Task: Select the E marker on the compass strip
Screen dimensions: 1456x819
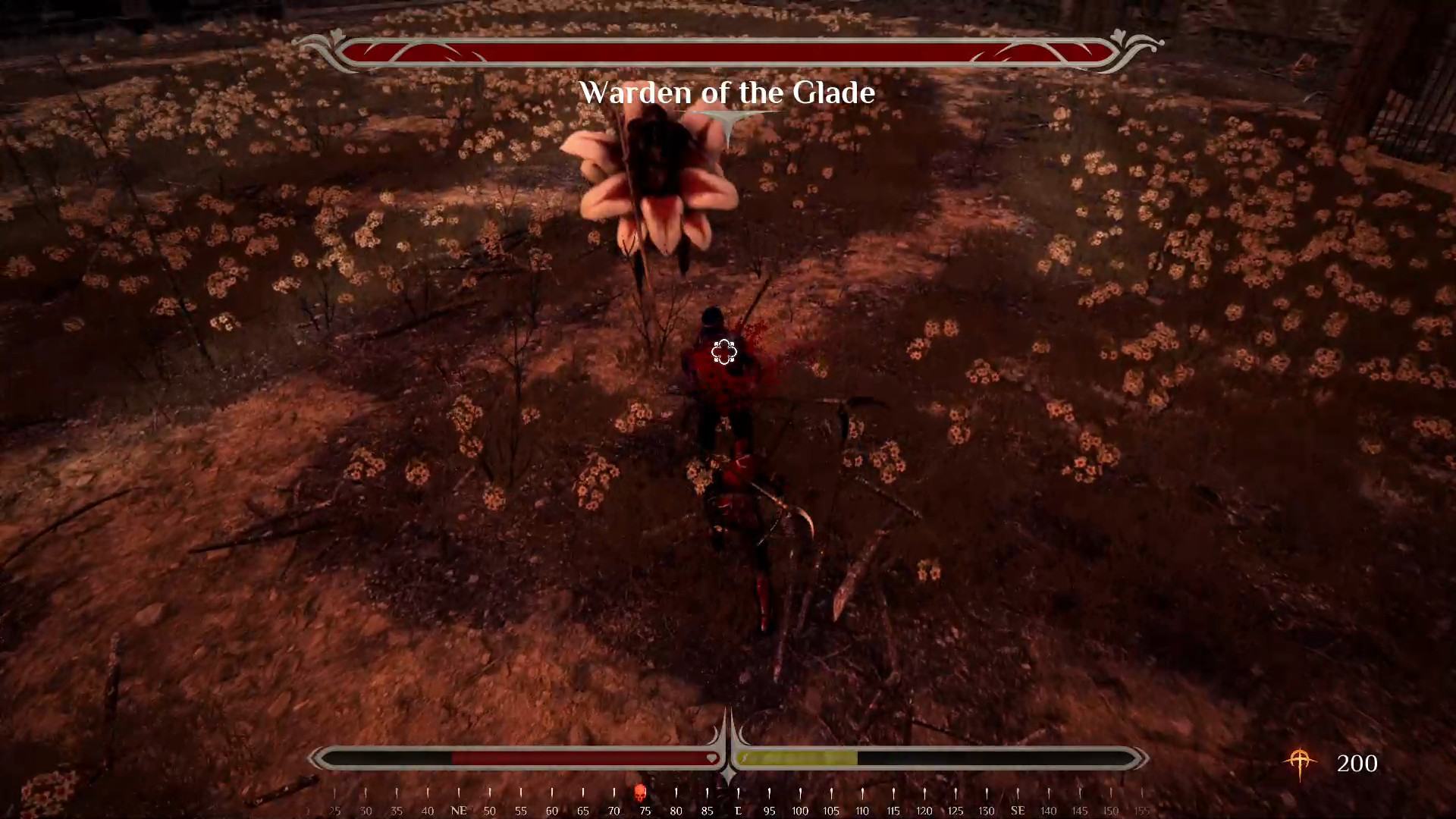Action: pyautogui.click(x=738, y=810)
